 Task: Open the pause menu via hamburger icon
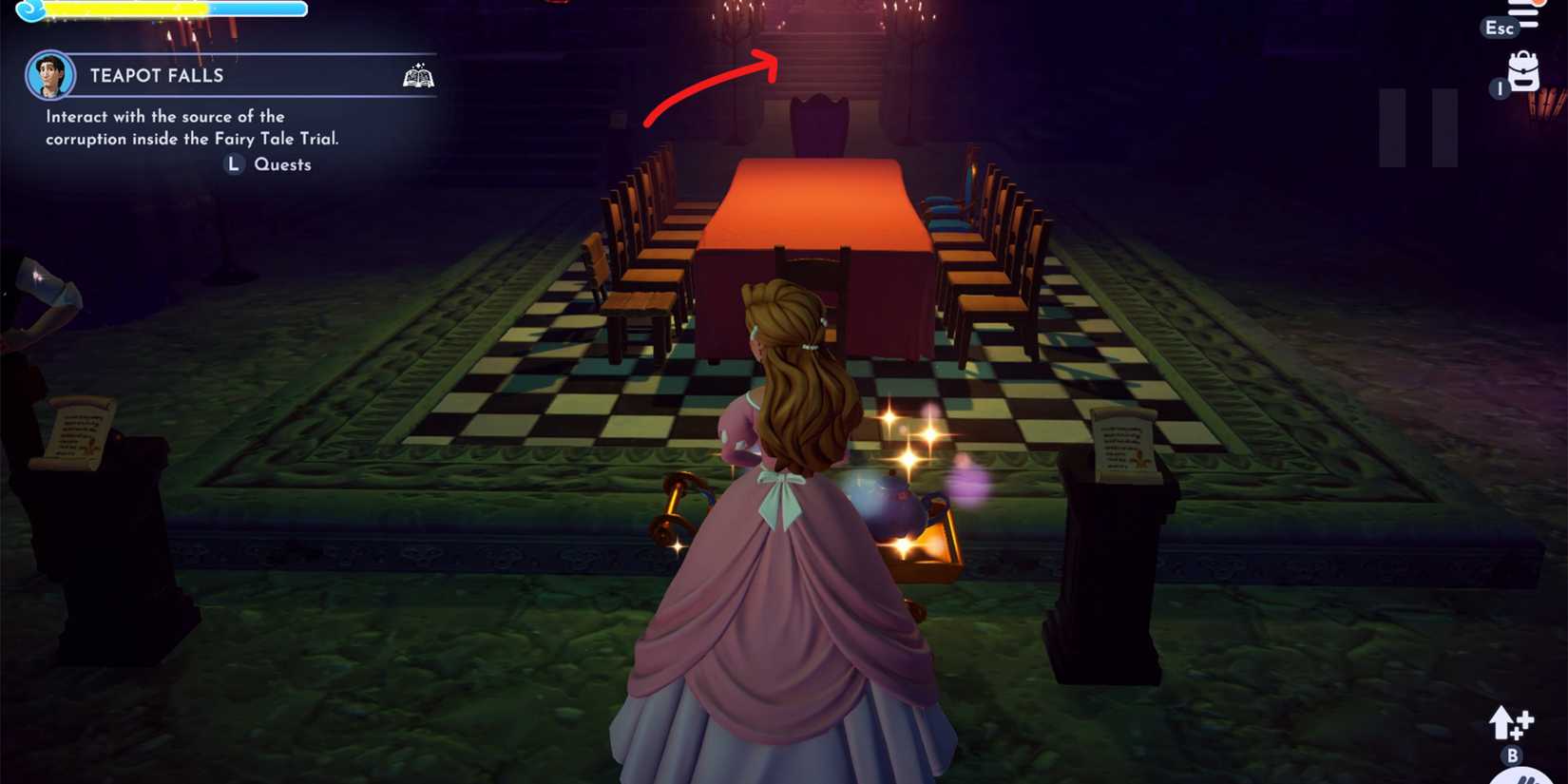(x=1522, y=13)
